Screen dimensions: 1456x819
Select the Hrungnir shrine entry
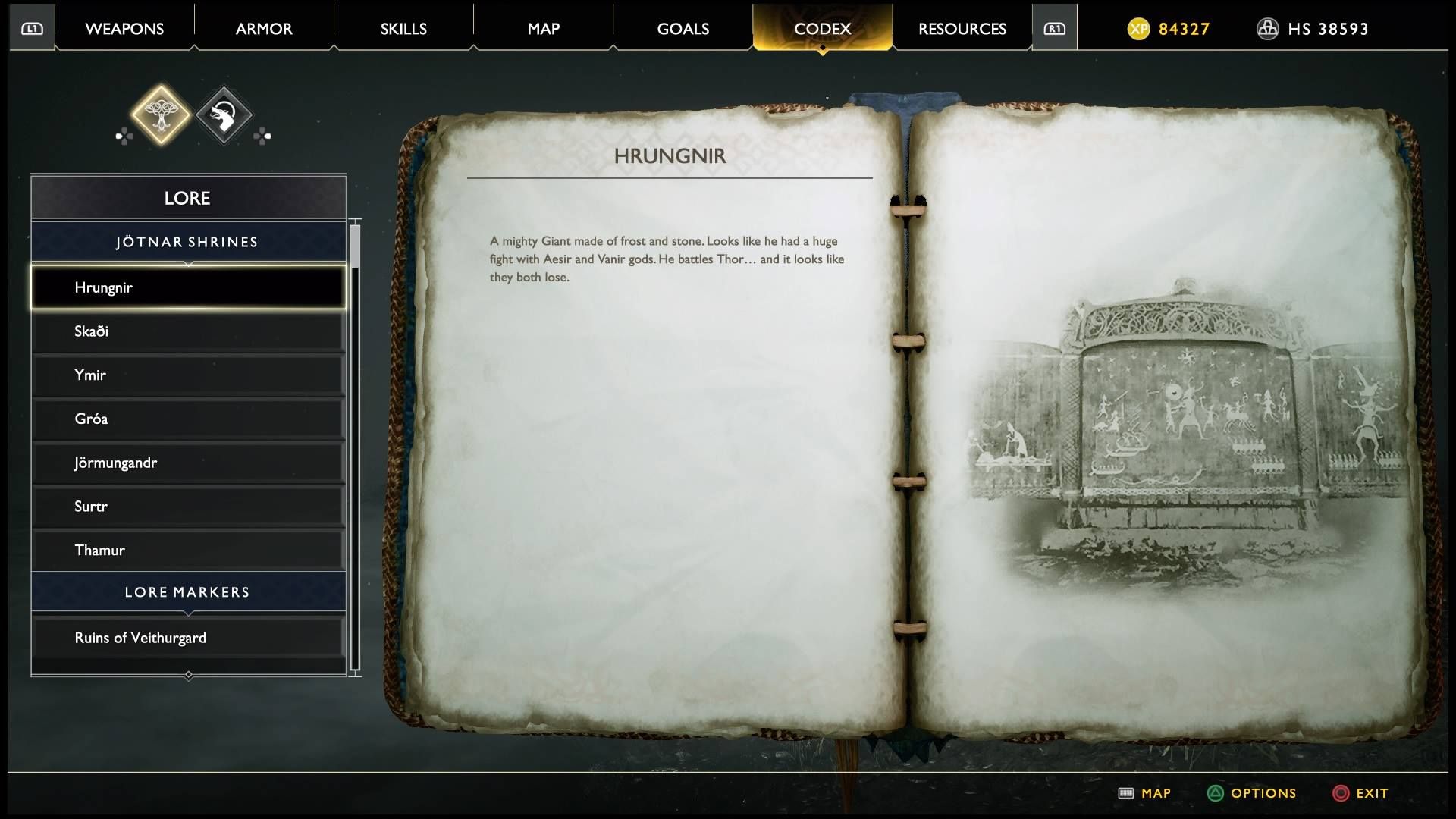coord(187,287)
